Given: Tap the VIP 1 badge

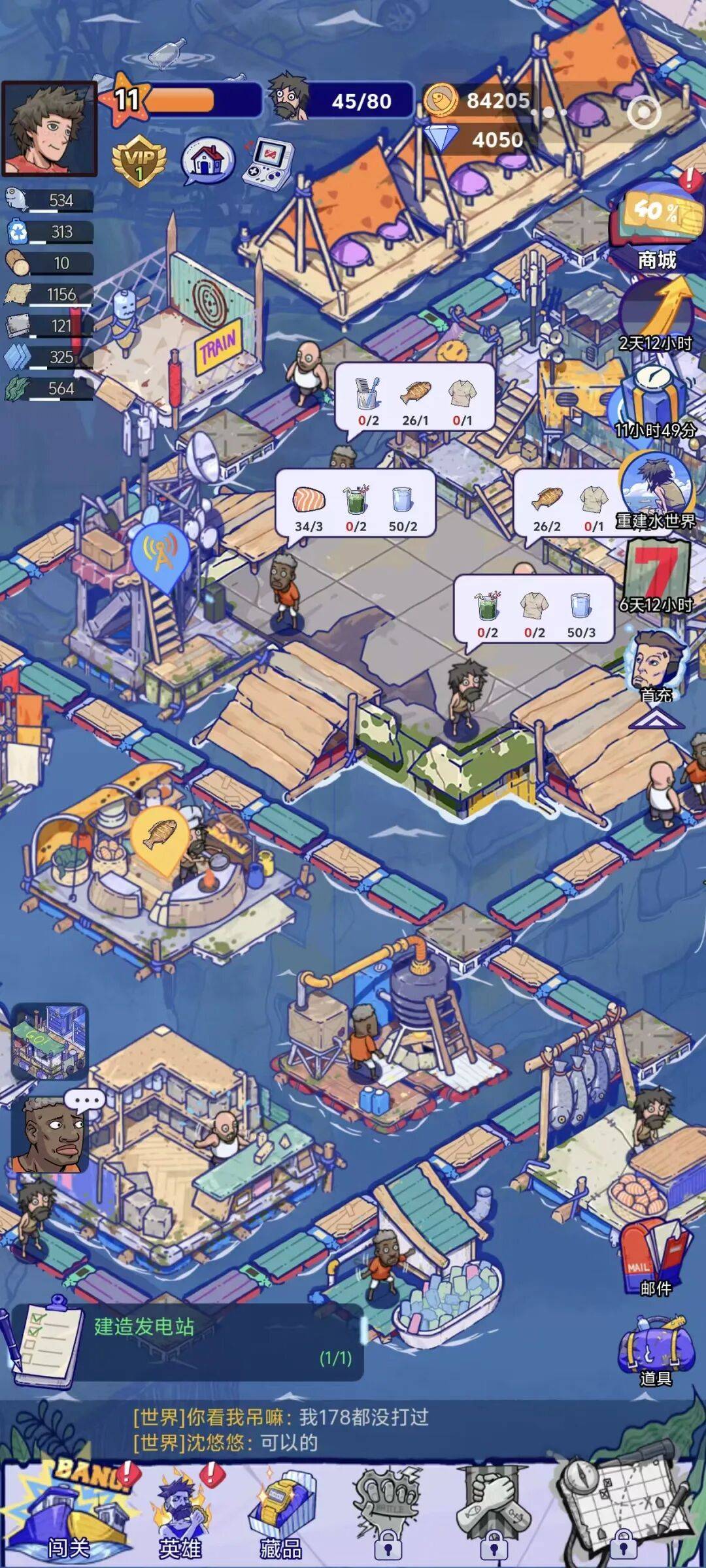Looking at the screenshot, I should [139, 161].
